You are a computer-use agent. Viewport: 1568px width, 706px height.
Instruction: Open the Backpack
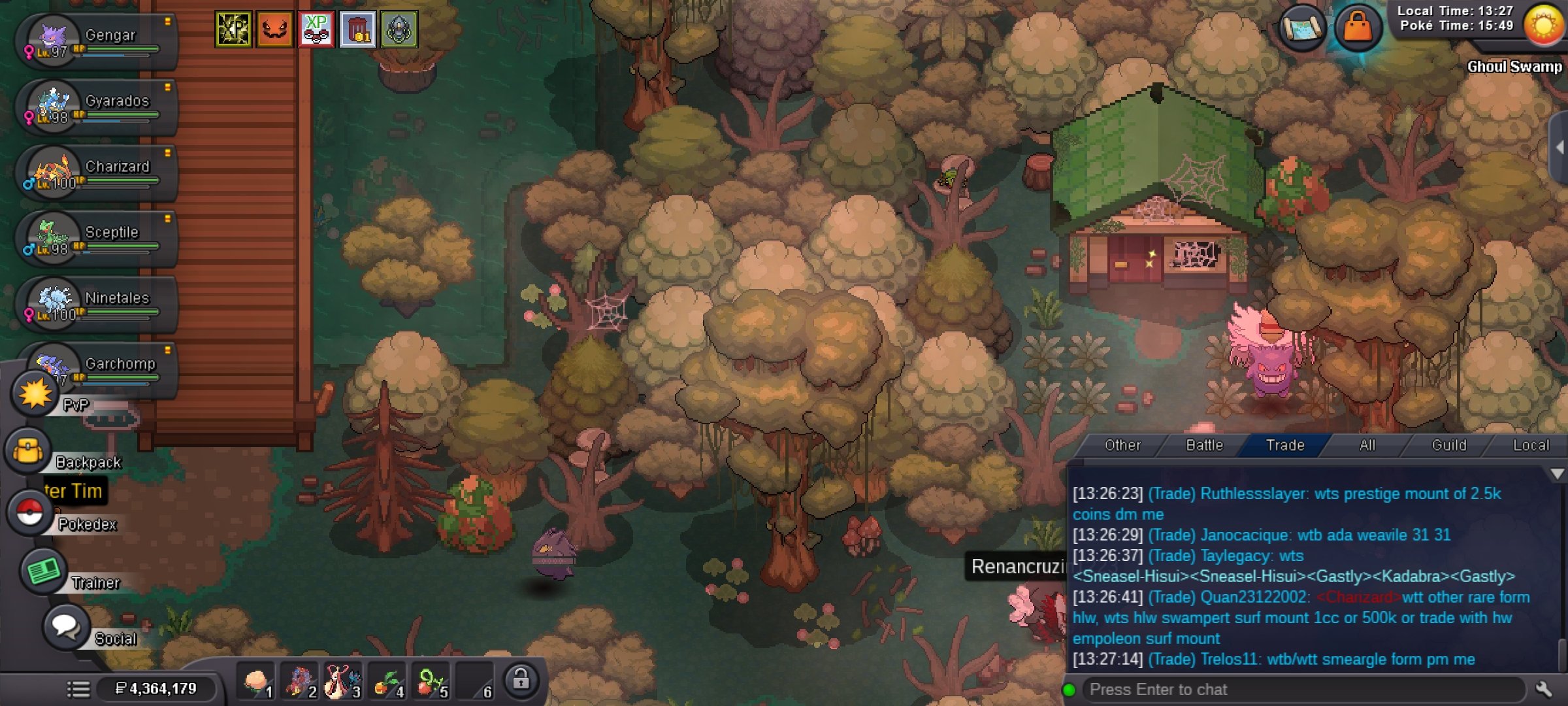click(28, 452)
